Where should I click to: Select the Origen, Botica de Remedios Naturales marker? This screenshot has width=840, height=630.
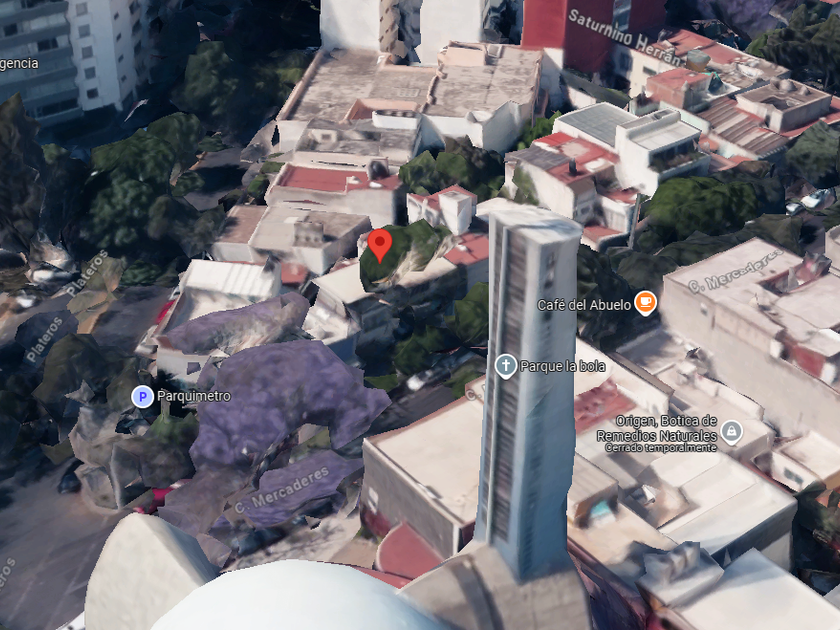pos(732,431)
